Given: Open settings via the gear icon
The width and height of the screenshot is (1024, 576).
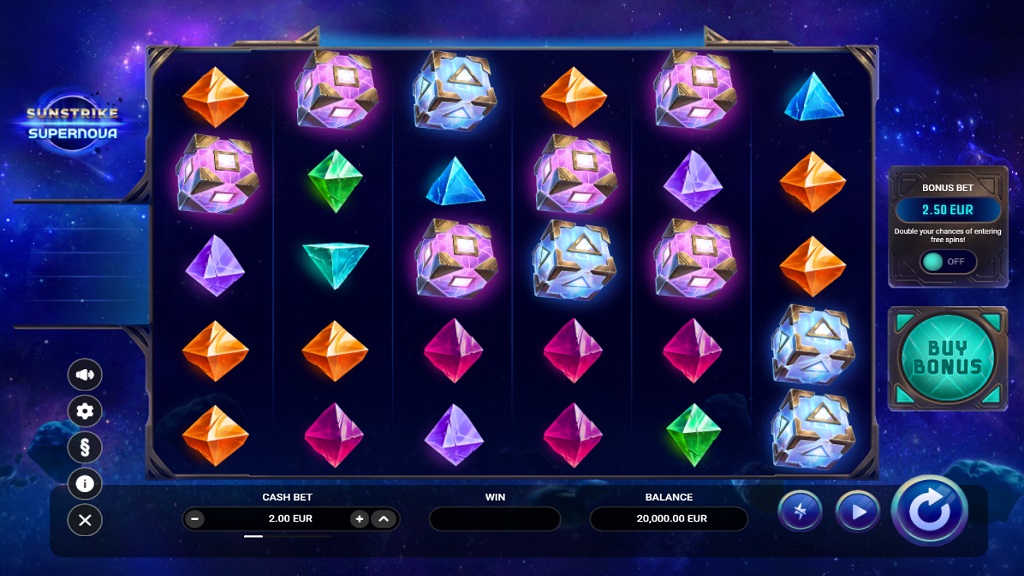Looking at the screenshot, I should tap(85, 411).
